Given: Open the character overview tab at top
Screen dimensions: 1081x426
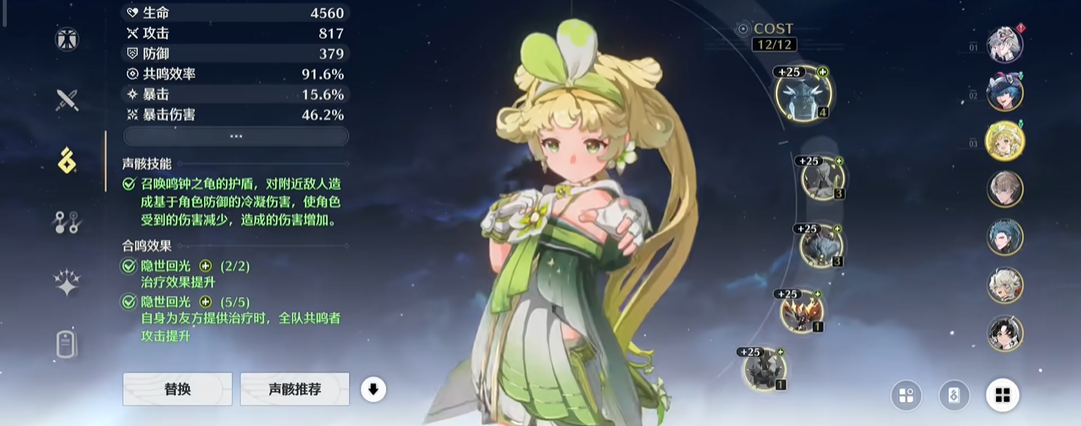Looking at the screenshot, I should point(67,39).
